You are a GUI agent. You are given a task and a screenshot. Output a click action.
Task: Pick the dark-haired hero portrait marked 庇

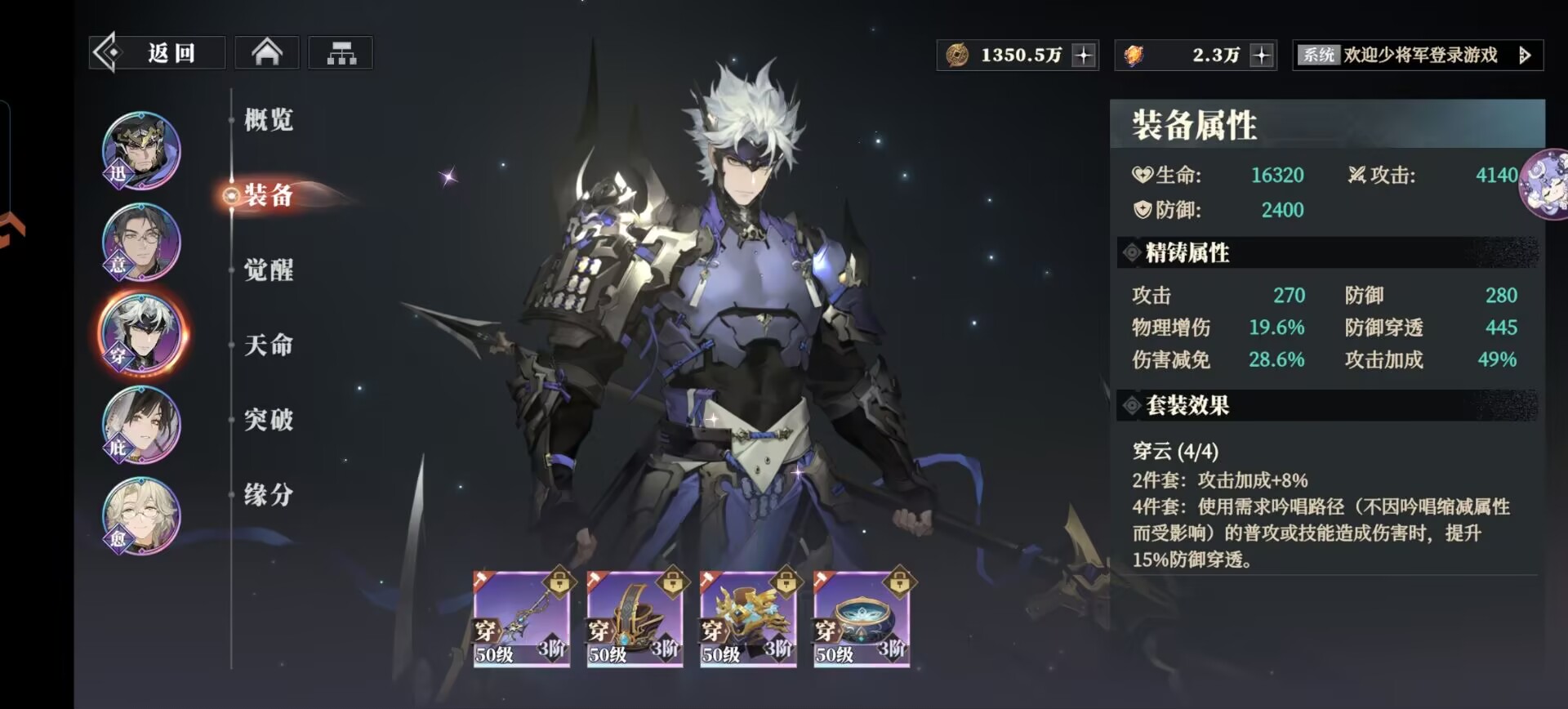pos(141,426)
